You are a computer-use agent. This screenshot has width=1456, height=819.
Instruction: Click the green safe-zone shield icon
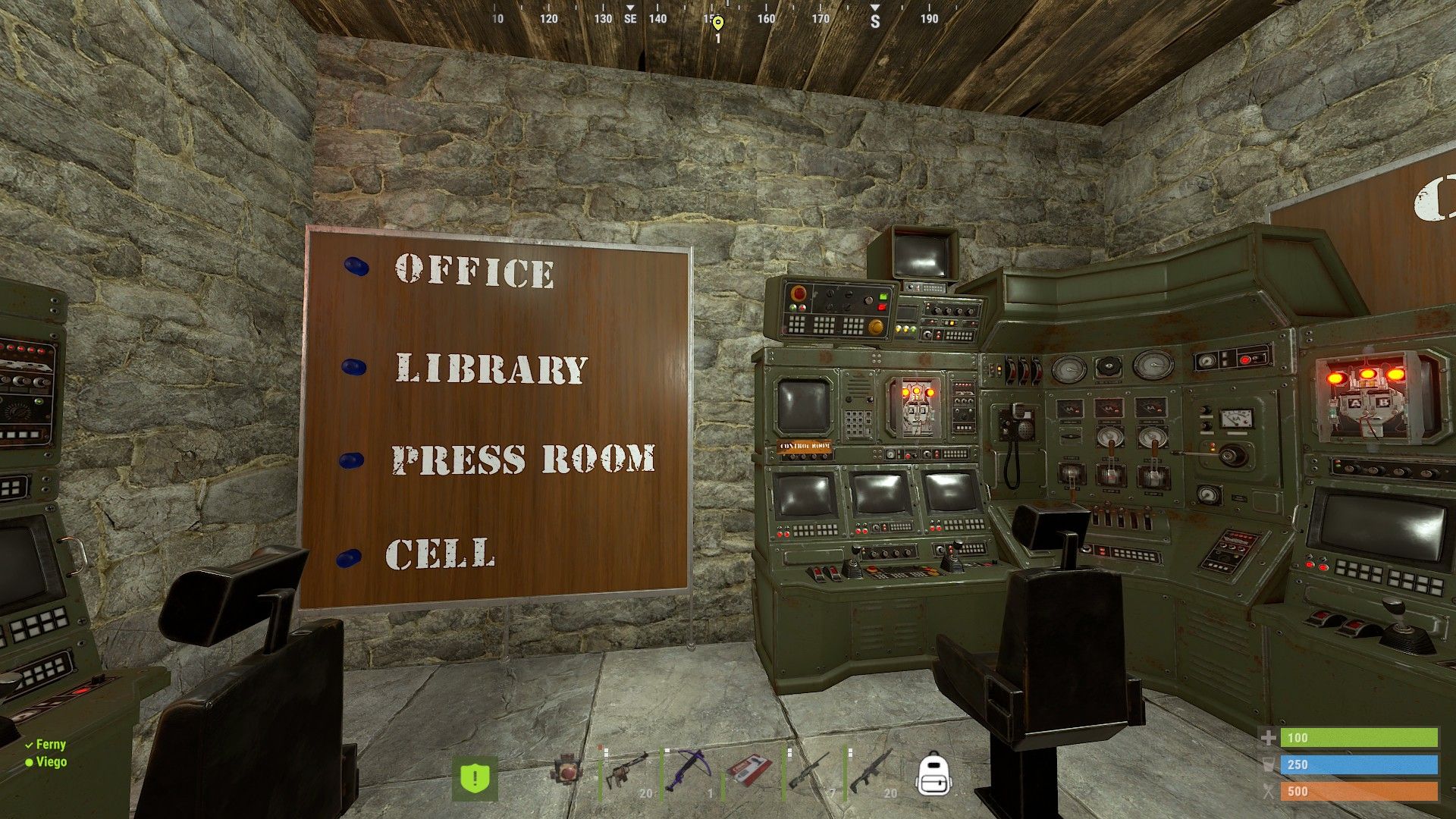click(x=475, y=777)
